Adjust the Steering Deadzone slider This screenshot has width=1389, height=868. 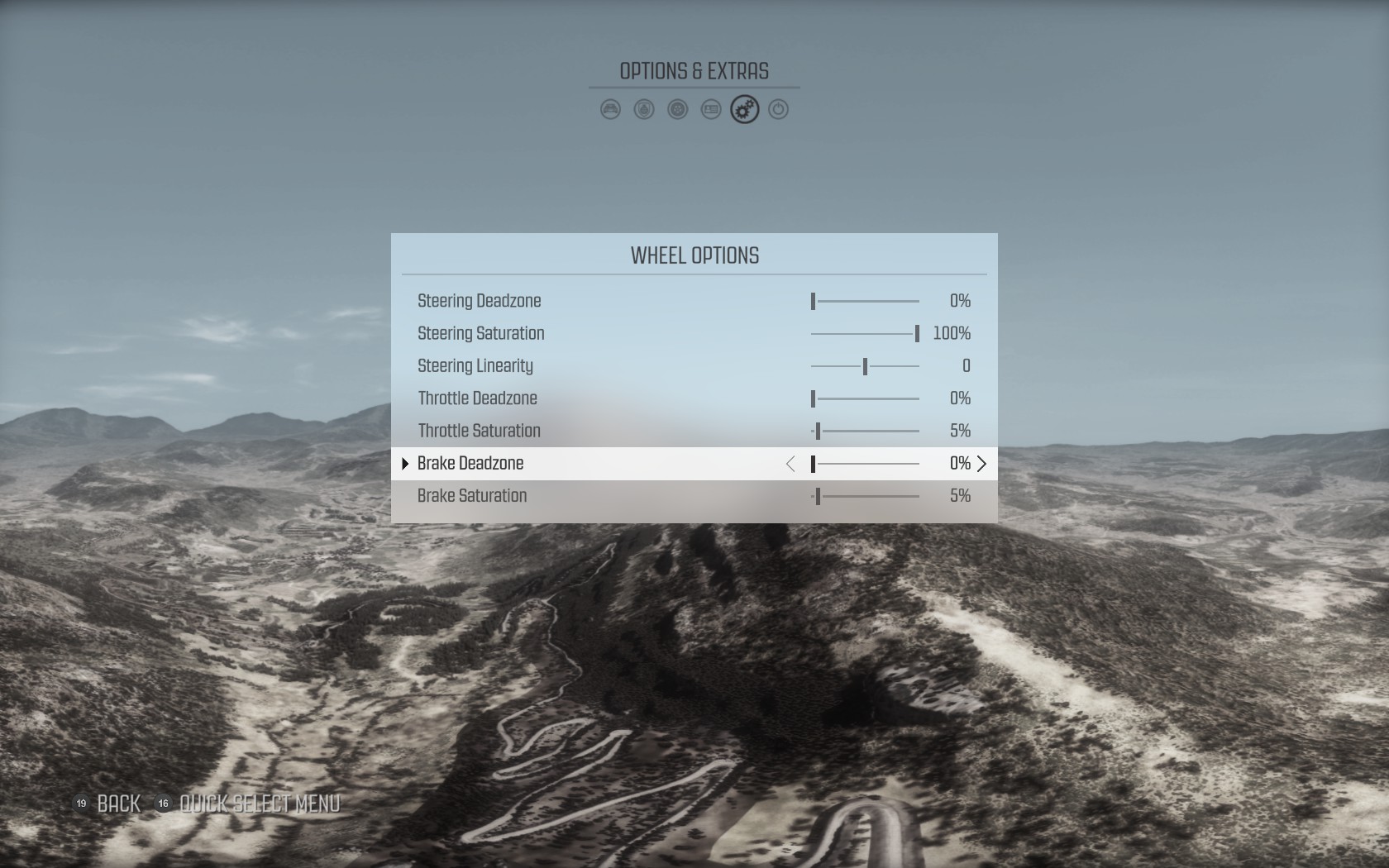pos(865,302)
